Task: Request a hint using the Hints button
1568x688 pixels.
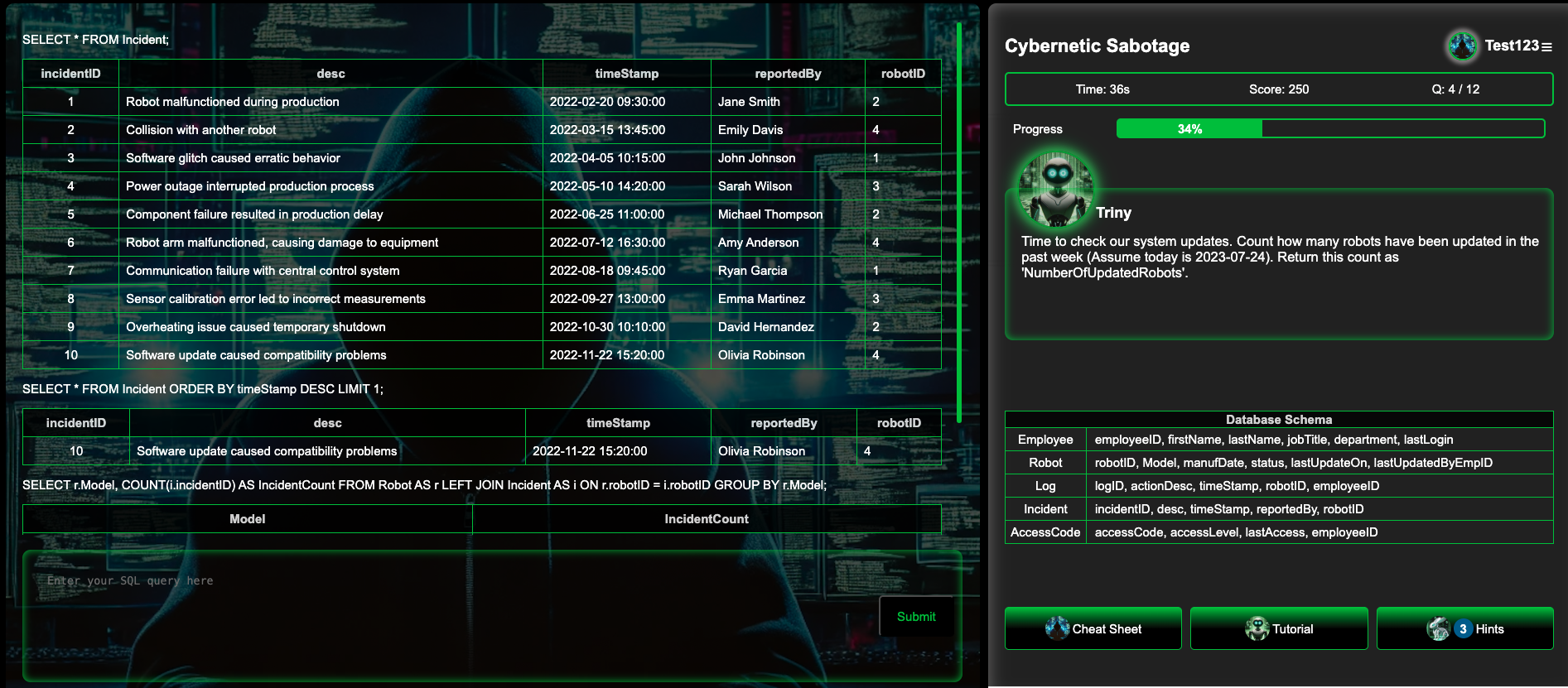Action: tap(1483, 628)
